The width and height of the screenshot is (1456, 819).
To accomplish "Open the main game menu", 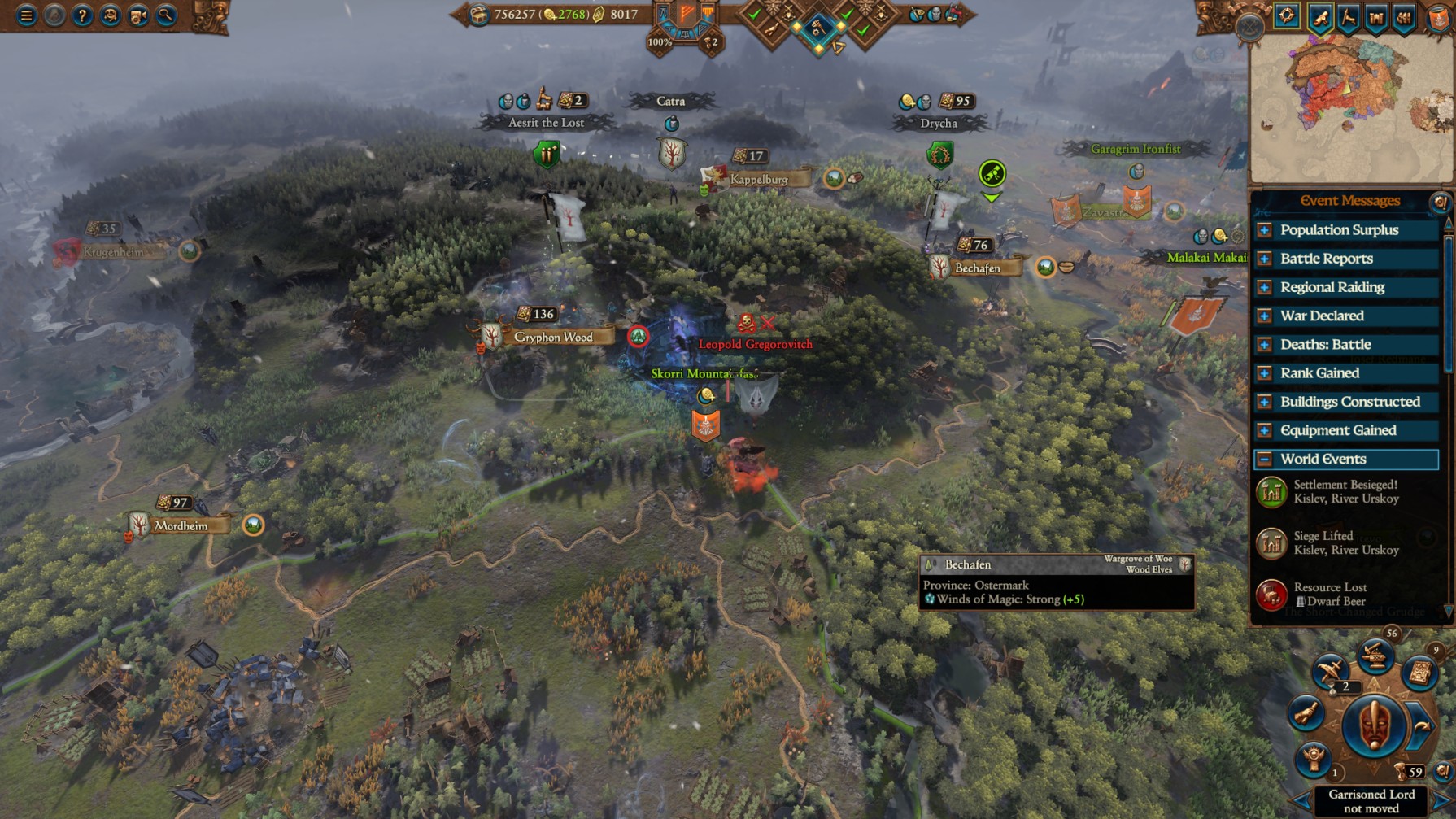I will 26,15.
